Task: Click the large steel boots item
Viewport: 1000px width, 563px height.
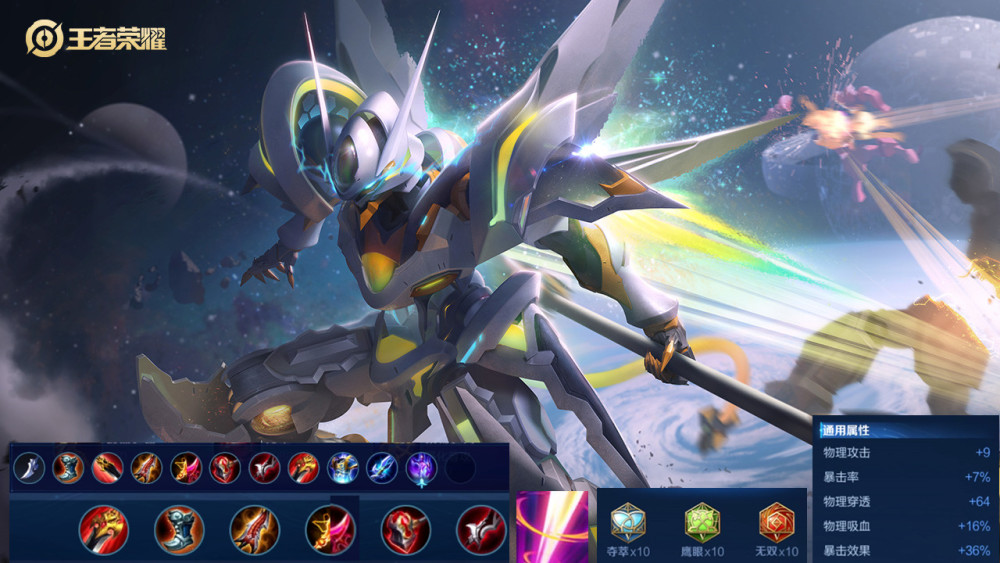Action: (x=179, y=529)
